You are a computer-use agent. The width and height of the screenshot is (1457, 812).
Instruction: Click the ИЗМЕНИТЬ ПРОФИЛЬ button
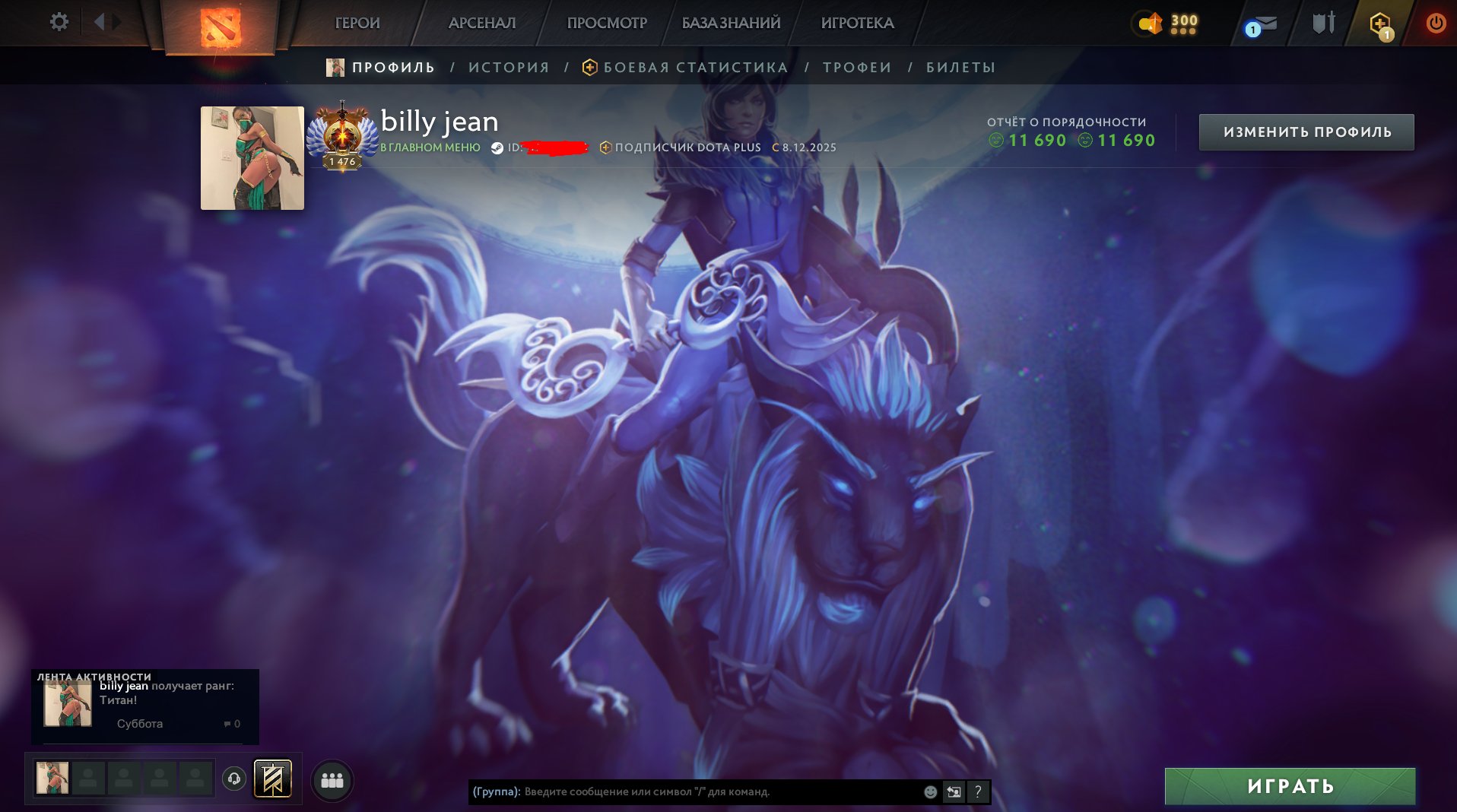pos(1306,131)
